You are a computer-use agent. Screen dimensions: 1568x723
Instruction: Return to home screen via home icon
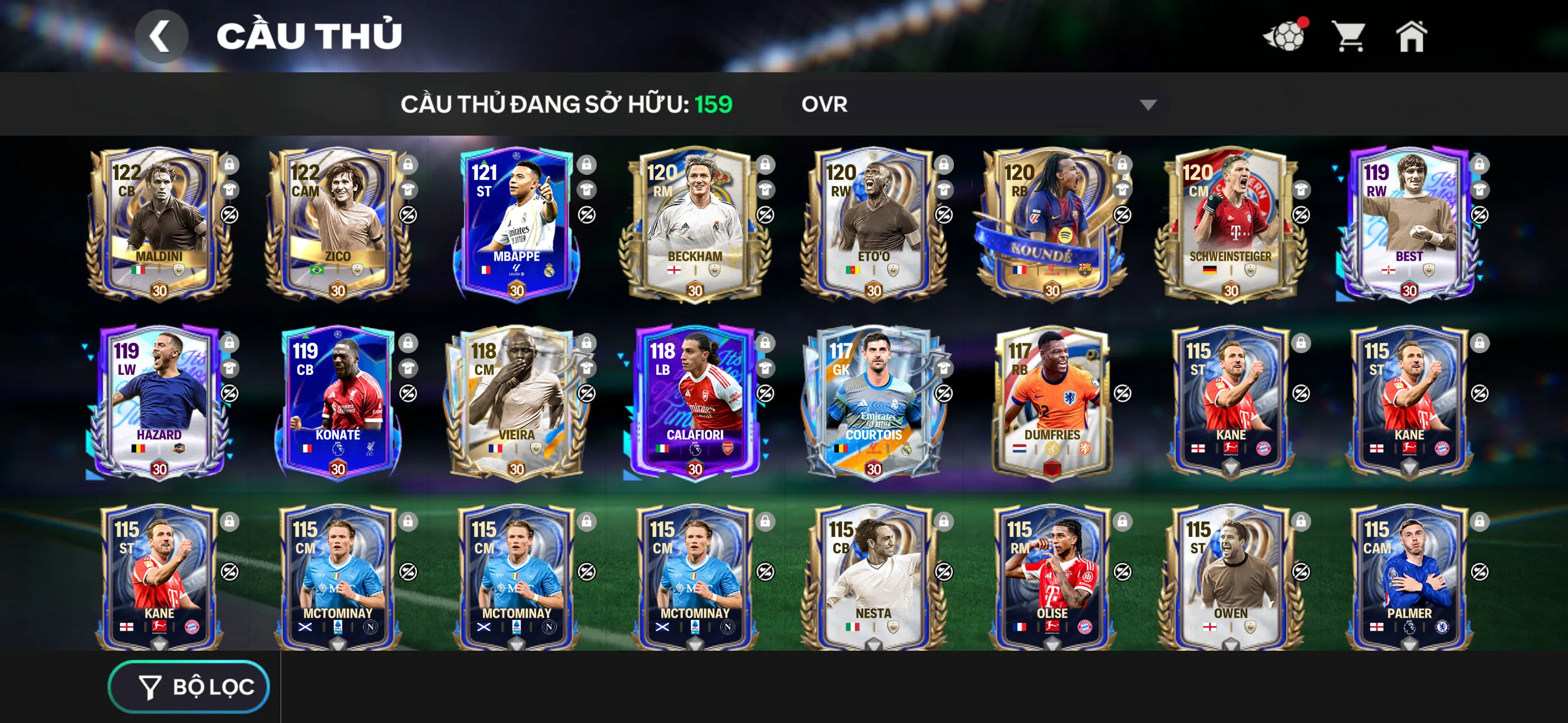[x=1412, y=36]
